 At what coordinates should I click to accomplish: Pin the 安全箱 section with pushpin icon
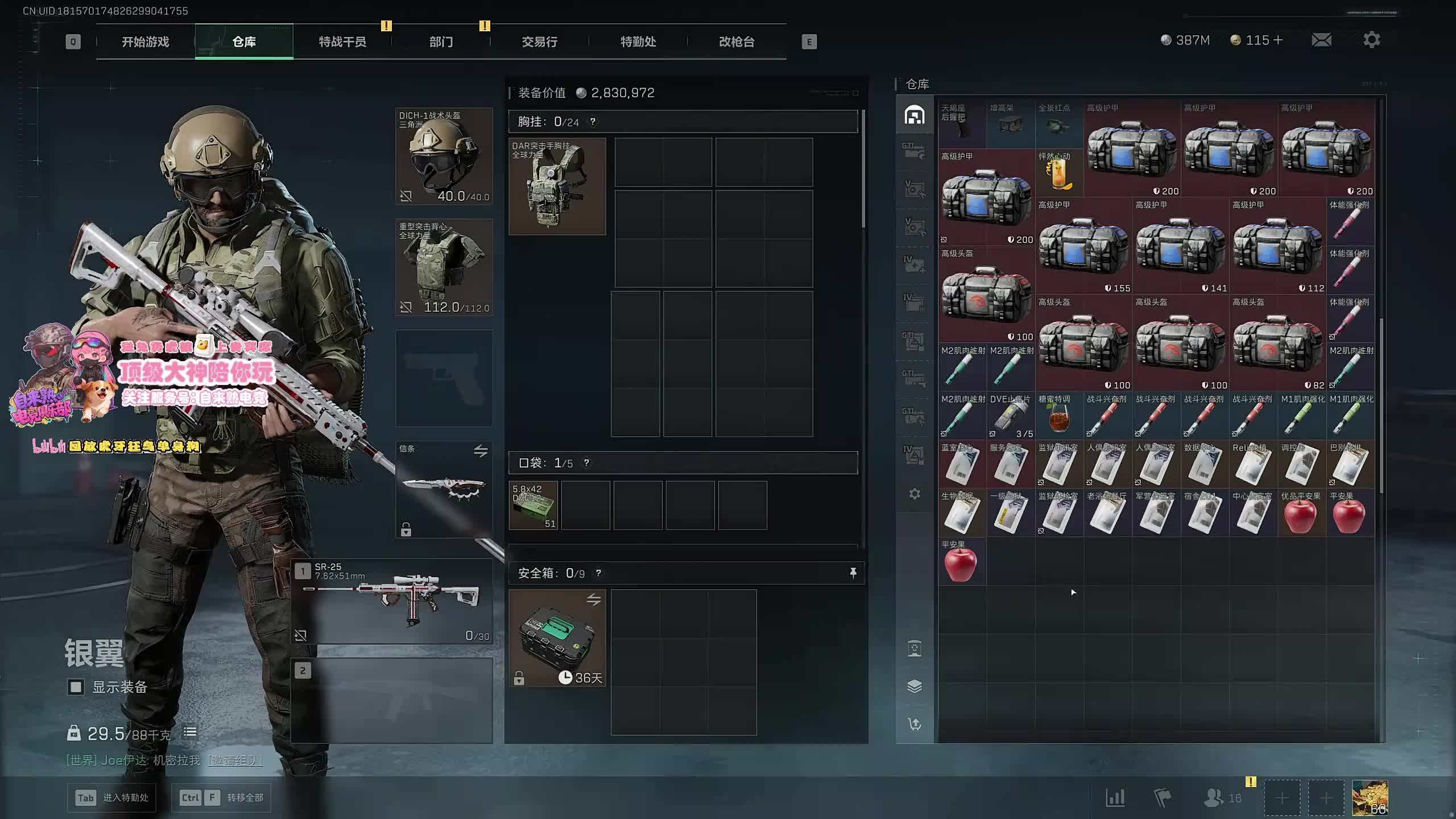point(853,573)
